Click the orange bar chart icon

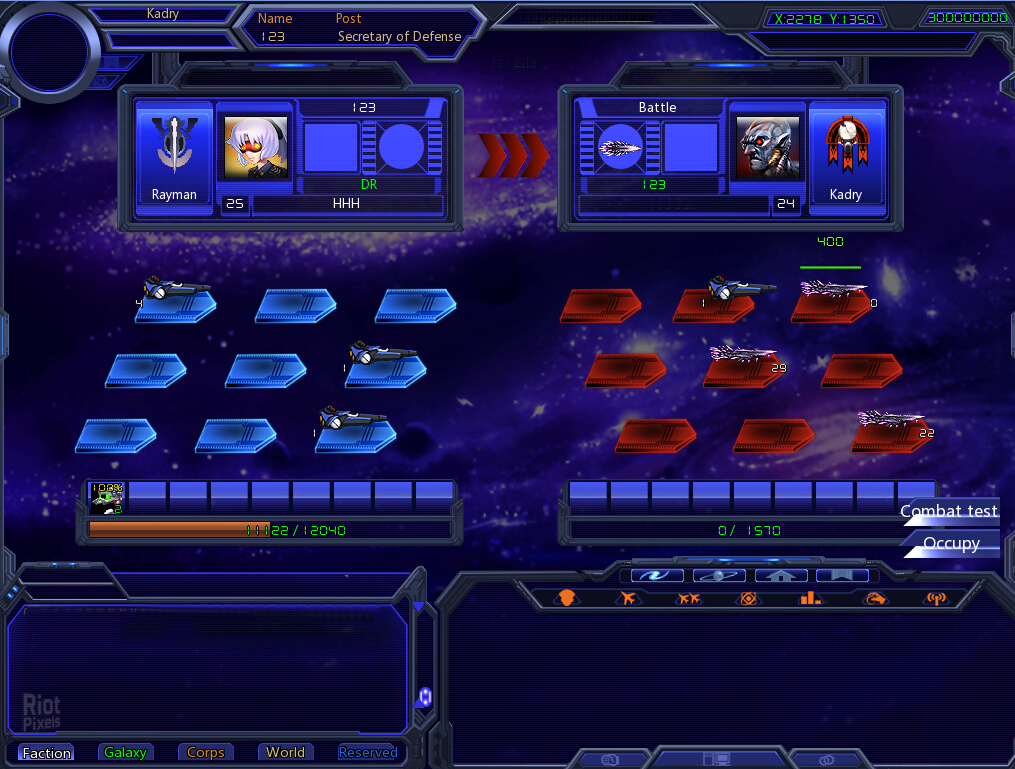point(810,598)
